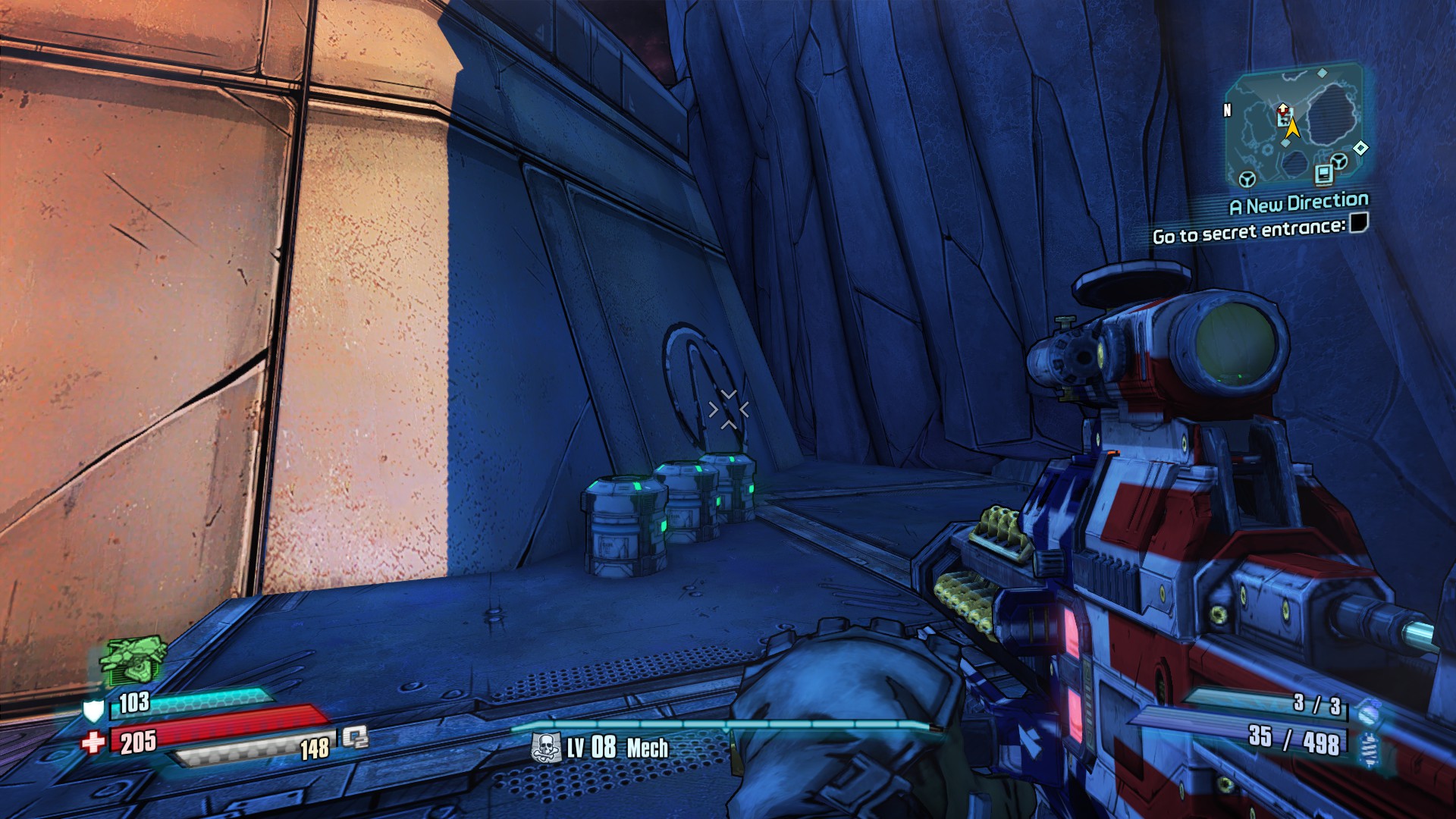Viewport: 1456px width, 819px height.
Task: Select the O2 oxygen indicator icon
Action: coord(354,736)
